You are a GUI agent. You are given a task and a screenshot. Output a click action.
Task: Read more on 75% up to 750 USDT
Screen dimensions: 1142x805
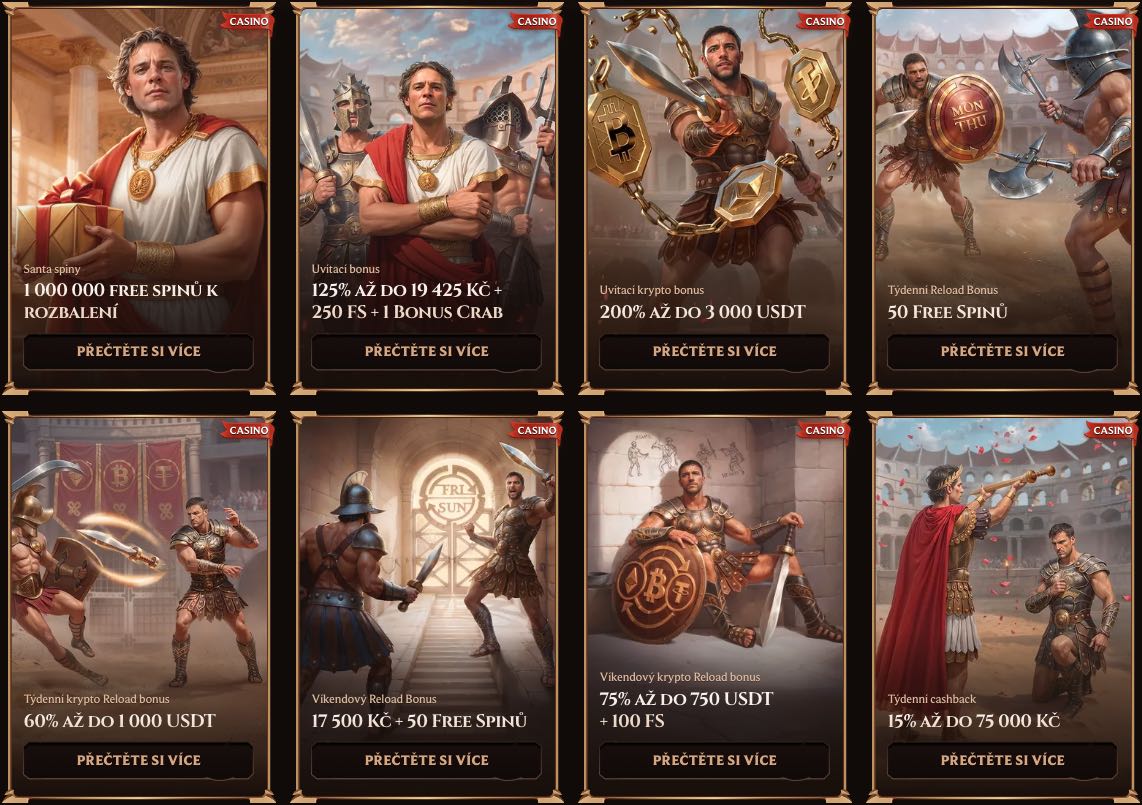pos(714,760)
